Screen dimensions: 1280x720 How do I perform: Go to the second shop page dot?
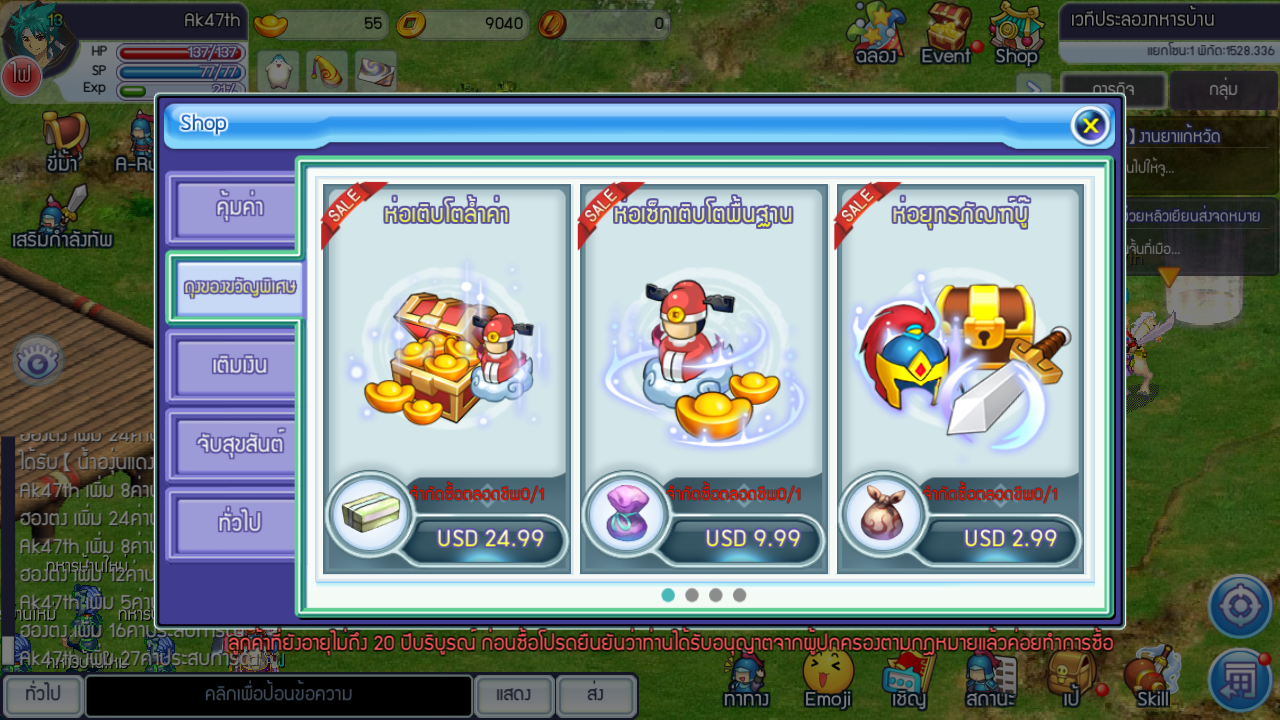pyautogui.click(x=692, y=595)
